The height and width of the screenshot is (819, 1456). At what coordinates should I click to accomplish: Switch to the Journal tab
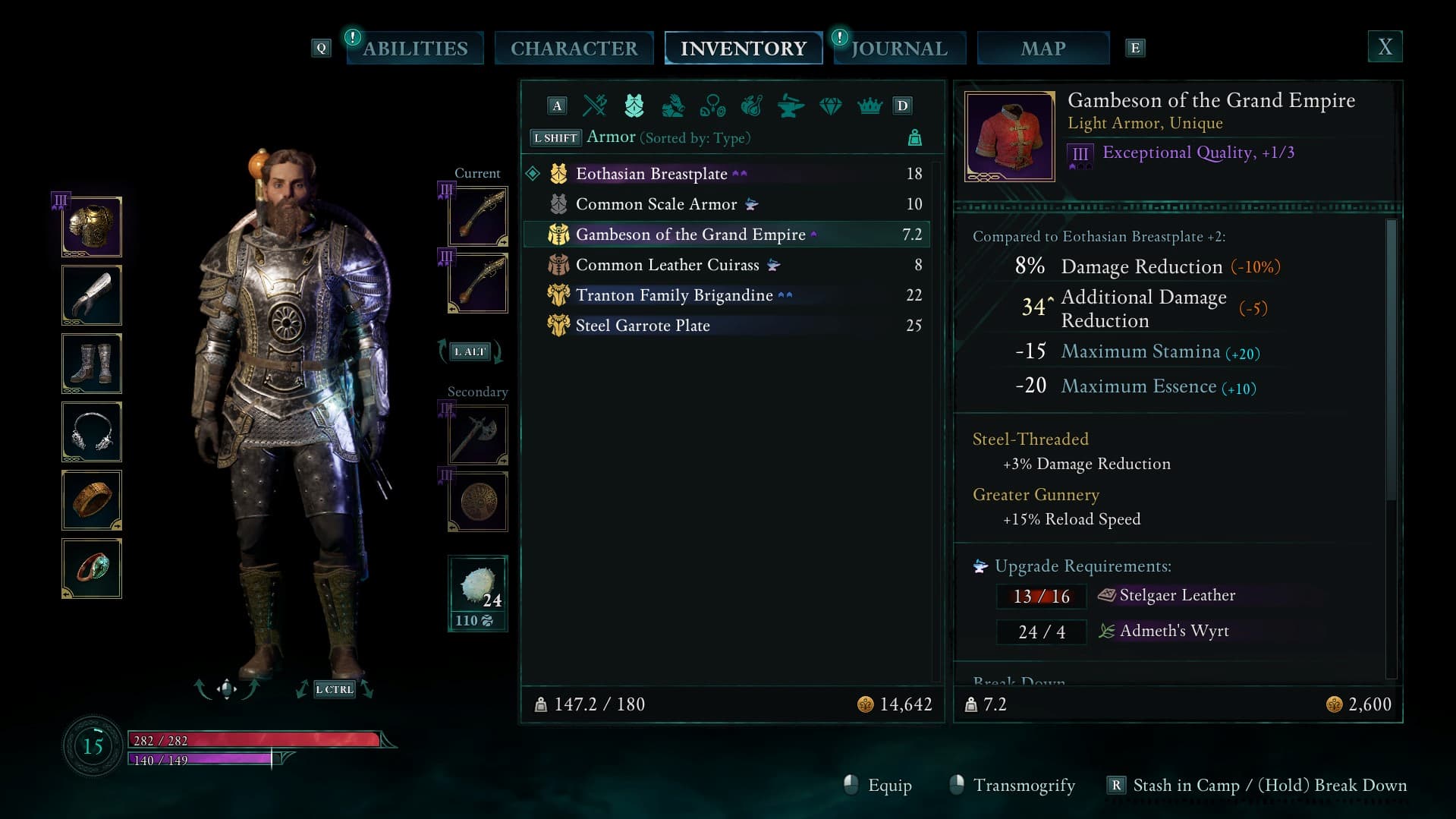pyautogui.click(x=899, y=49)
